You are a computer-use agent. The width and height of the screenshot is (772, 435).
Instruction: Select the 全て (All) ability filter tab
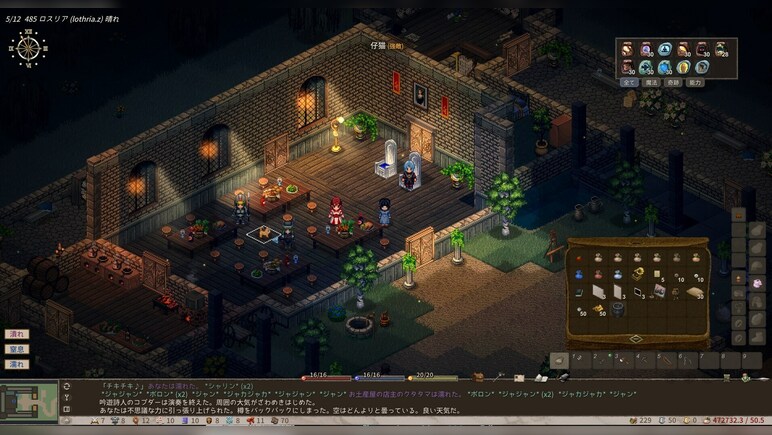[x=629, y=83]
